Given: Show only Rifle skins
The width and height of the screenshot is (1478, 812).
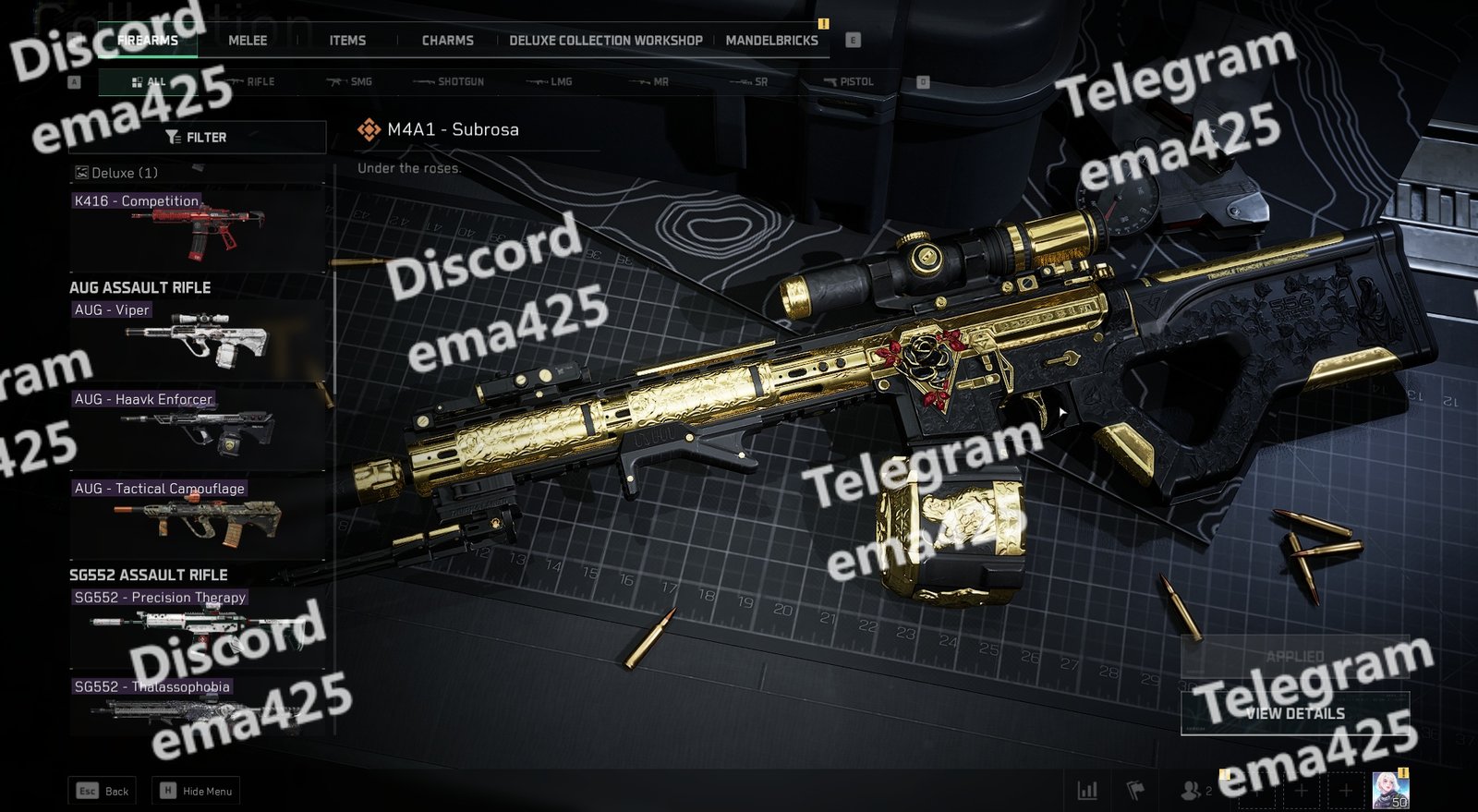Looking at the screenshot, I should click(x=251, y=82).
